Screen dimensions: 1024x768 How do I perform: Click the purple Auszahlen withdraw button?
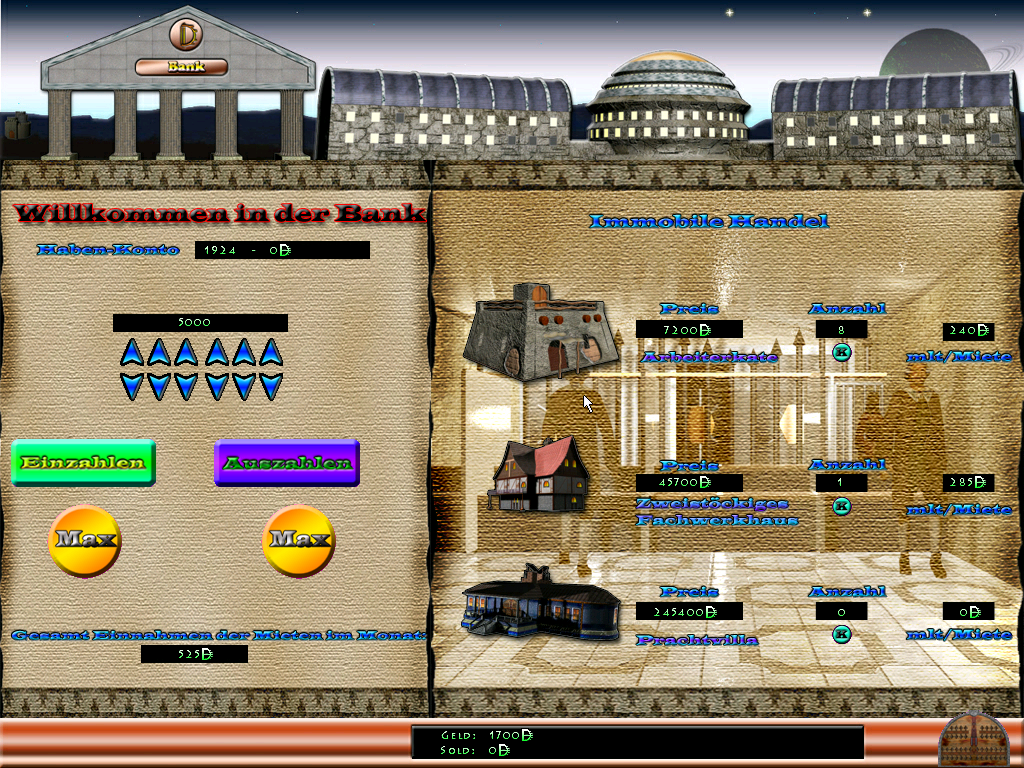[287, 463]
